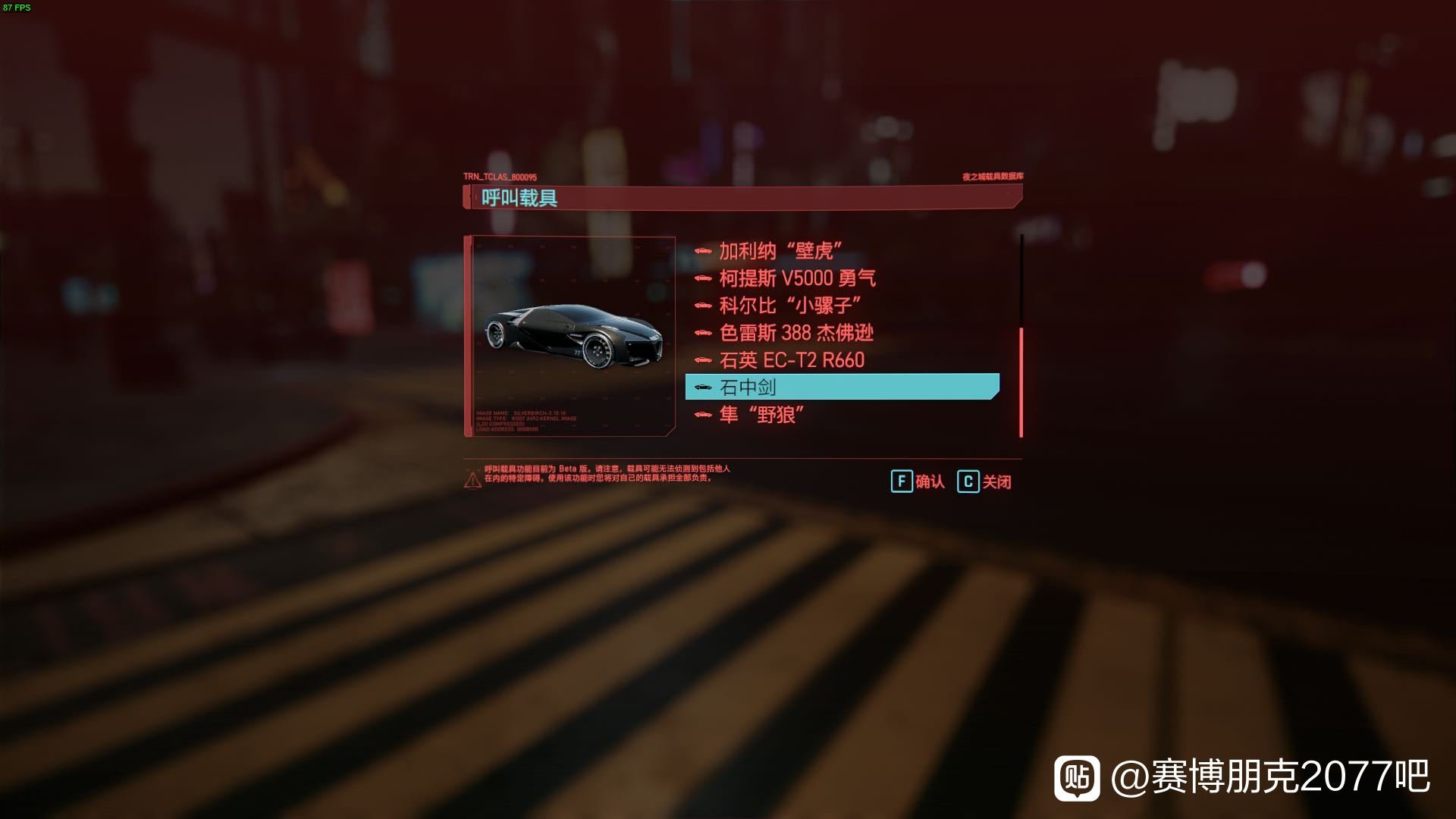This screenshot has width=1456, height=819.
Task: Close the call vehicle menu via 关闭
Action: pos(984,482)
